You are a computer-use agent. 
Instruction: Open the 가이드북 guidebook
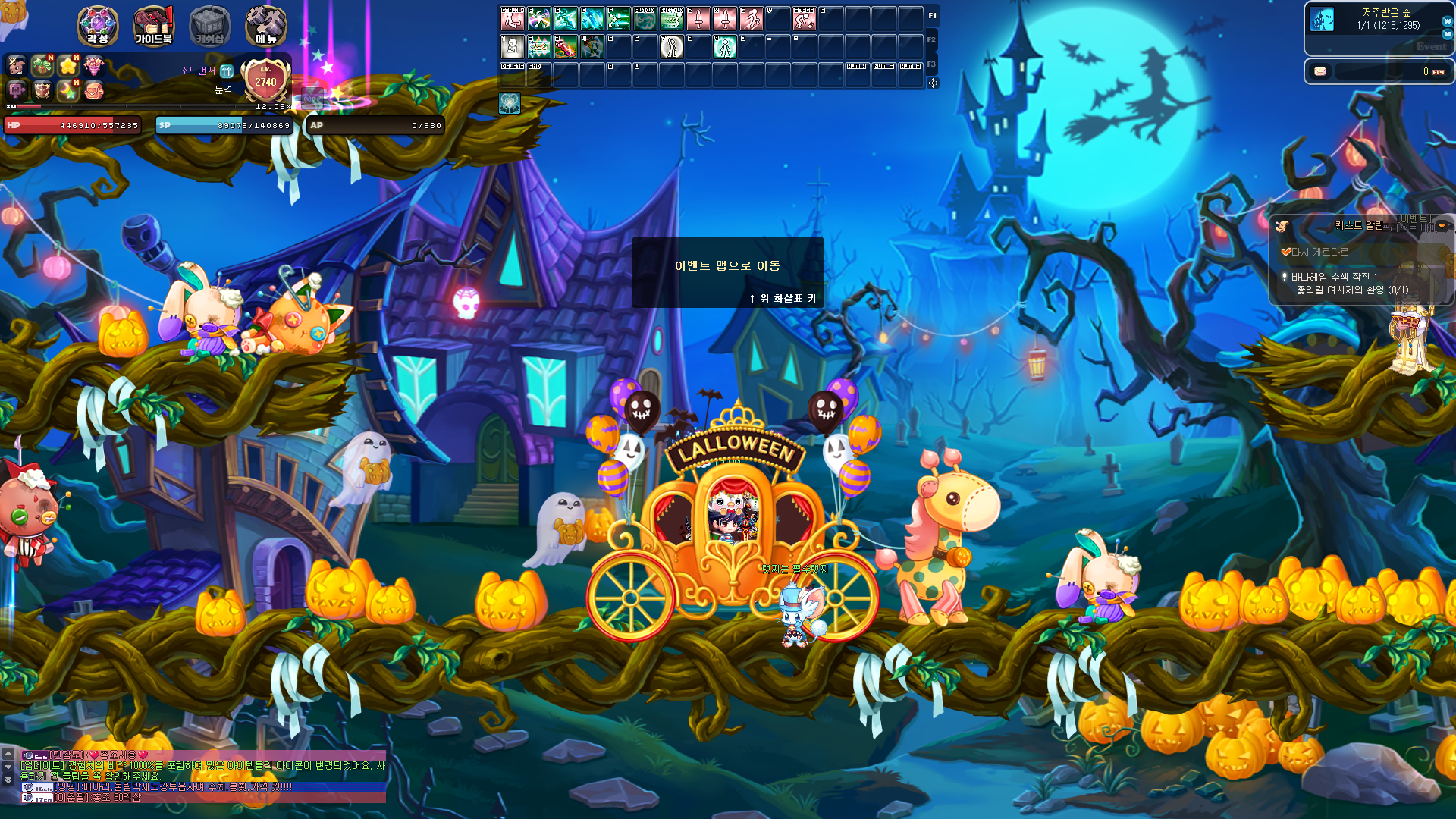point(153,26)
